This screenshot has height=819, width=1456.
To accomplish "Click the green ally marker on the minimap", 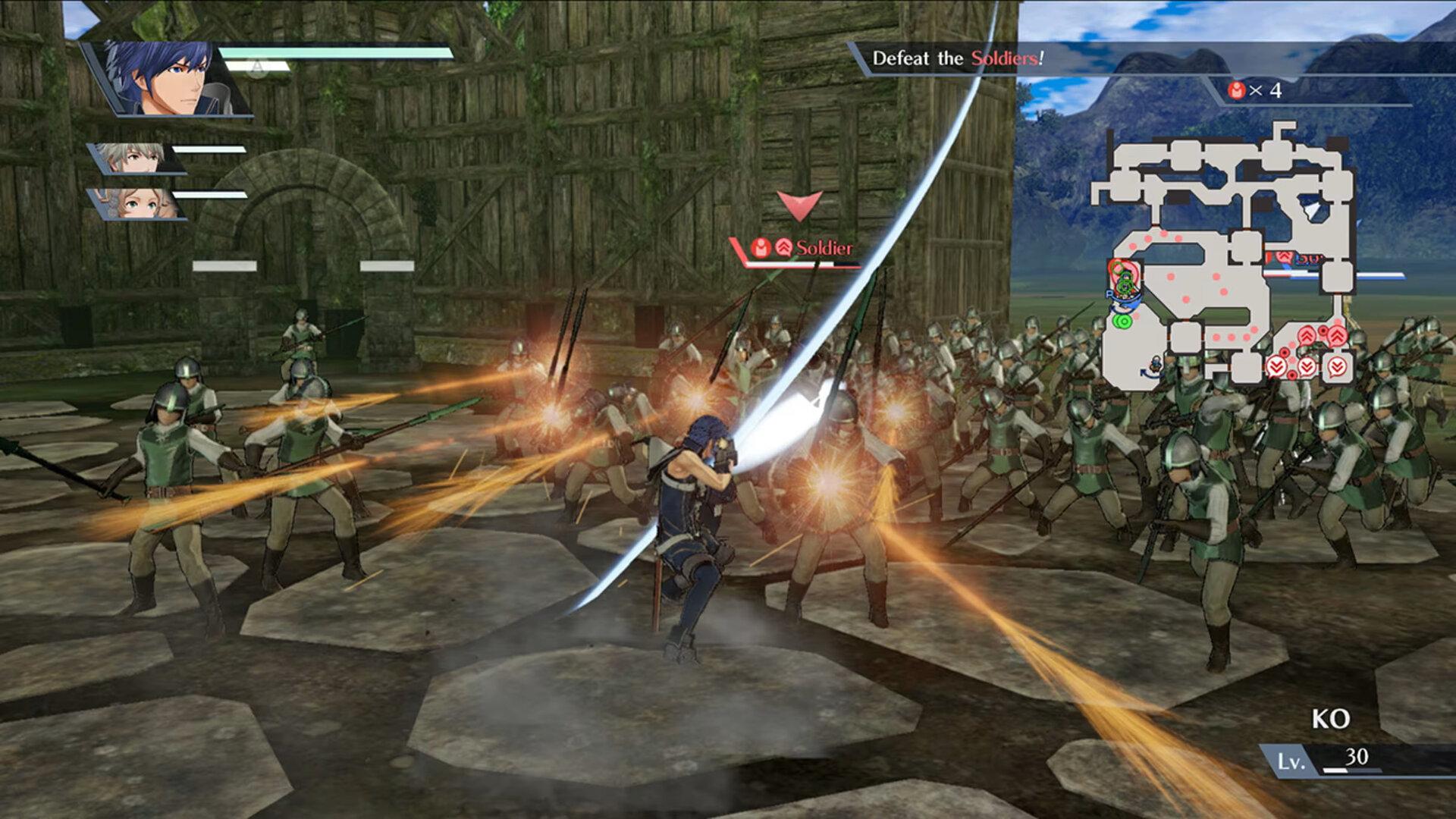I will pyautogui.click(x=1122, y=322).
